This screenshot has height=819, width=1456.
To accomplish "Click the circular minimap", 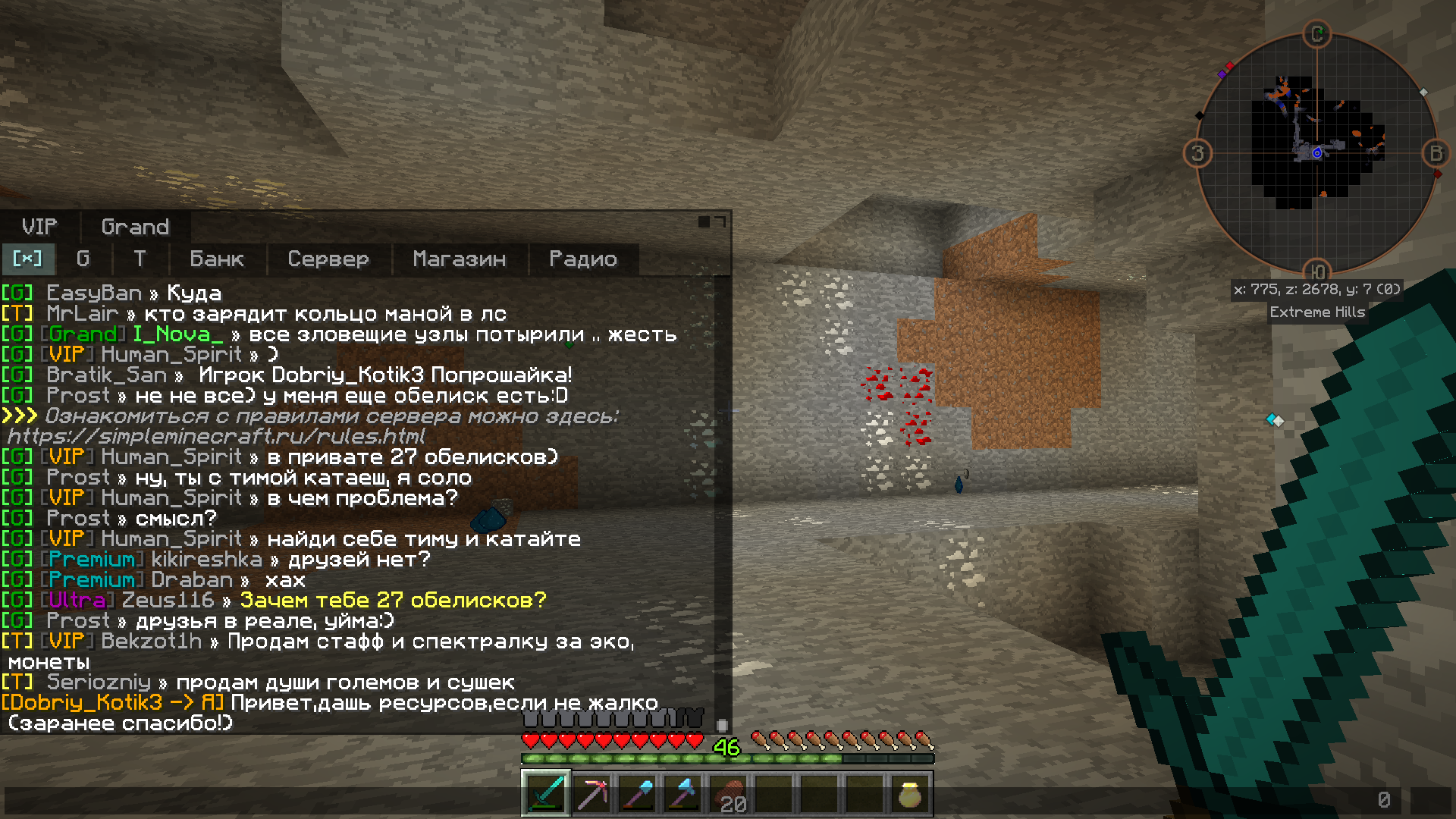I will [x=1316, y=153].
